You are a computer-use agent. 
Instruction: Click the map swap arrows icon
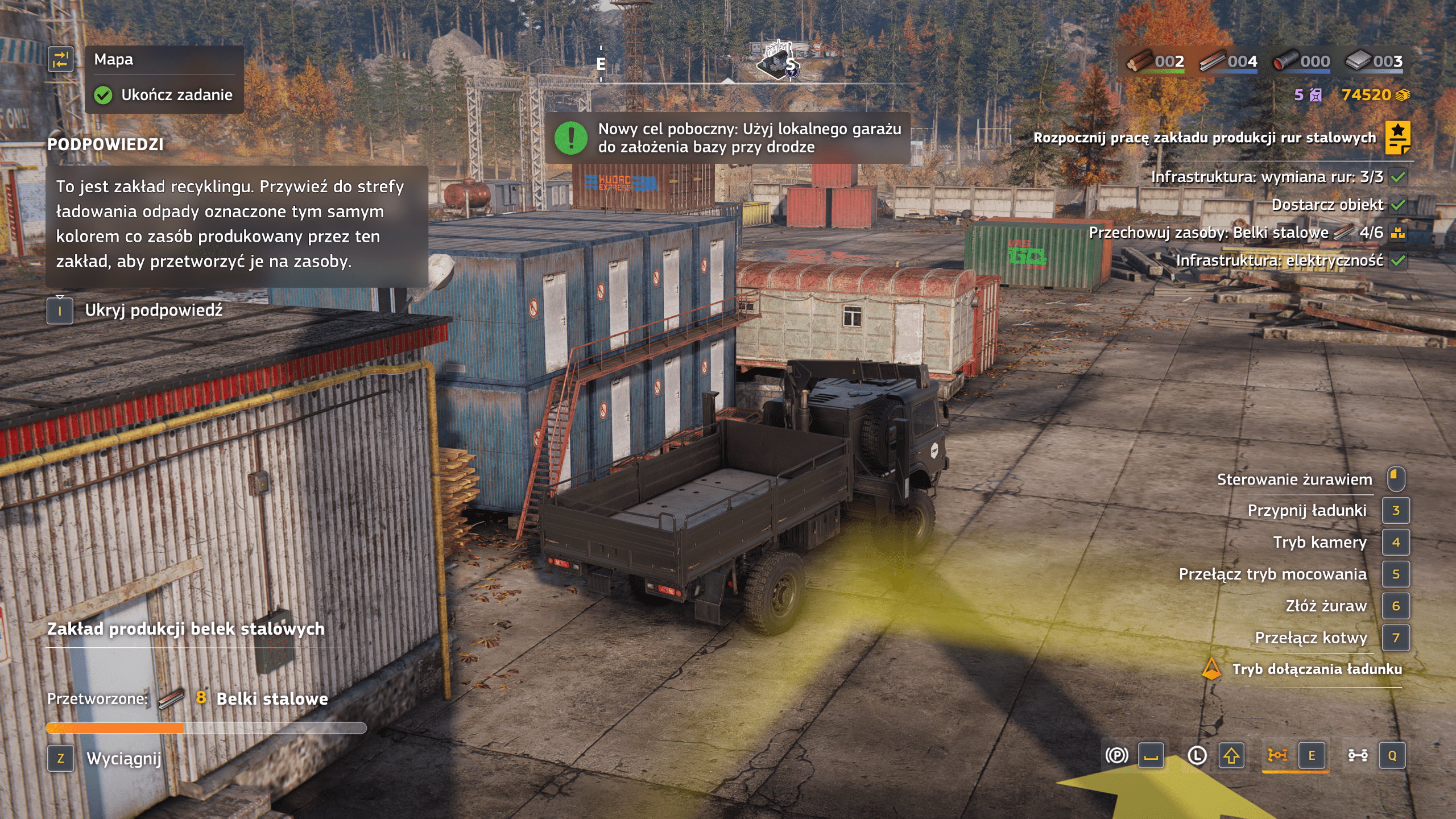60,60
